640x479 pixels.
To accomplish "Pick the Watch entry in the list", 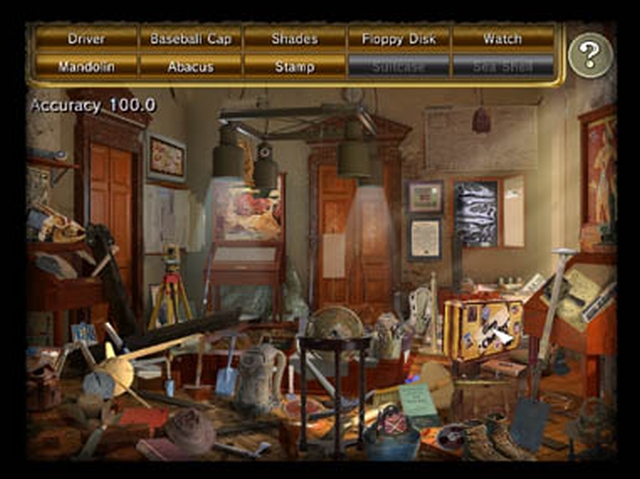I will 502,39.
